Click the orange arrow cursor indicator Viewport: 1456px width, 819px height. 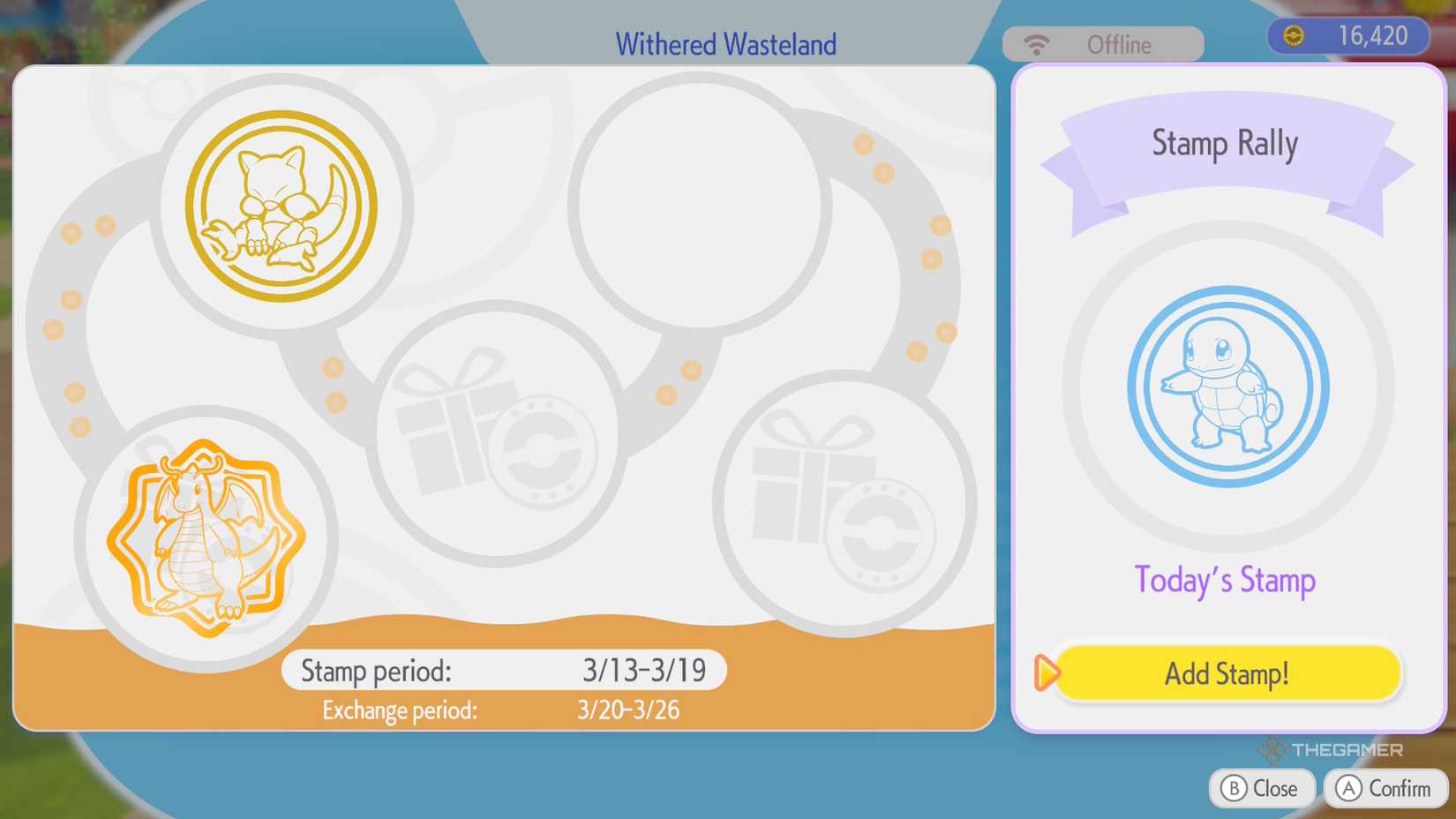point(1047,673)
